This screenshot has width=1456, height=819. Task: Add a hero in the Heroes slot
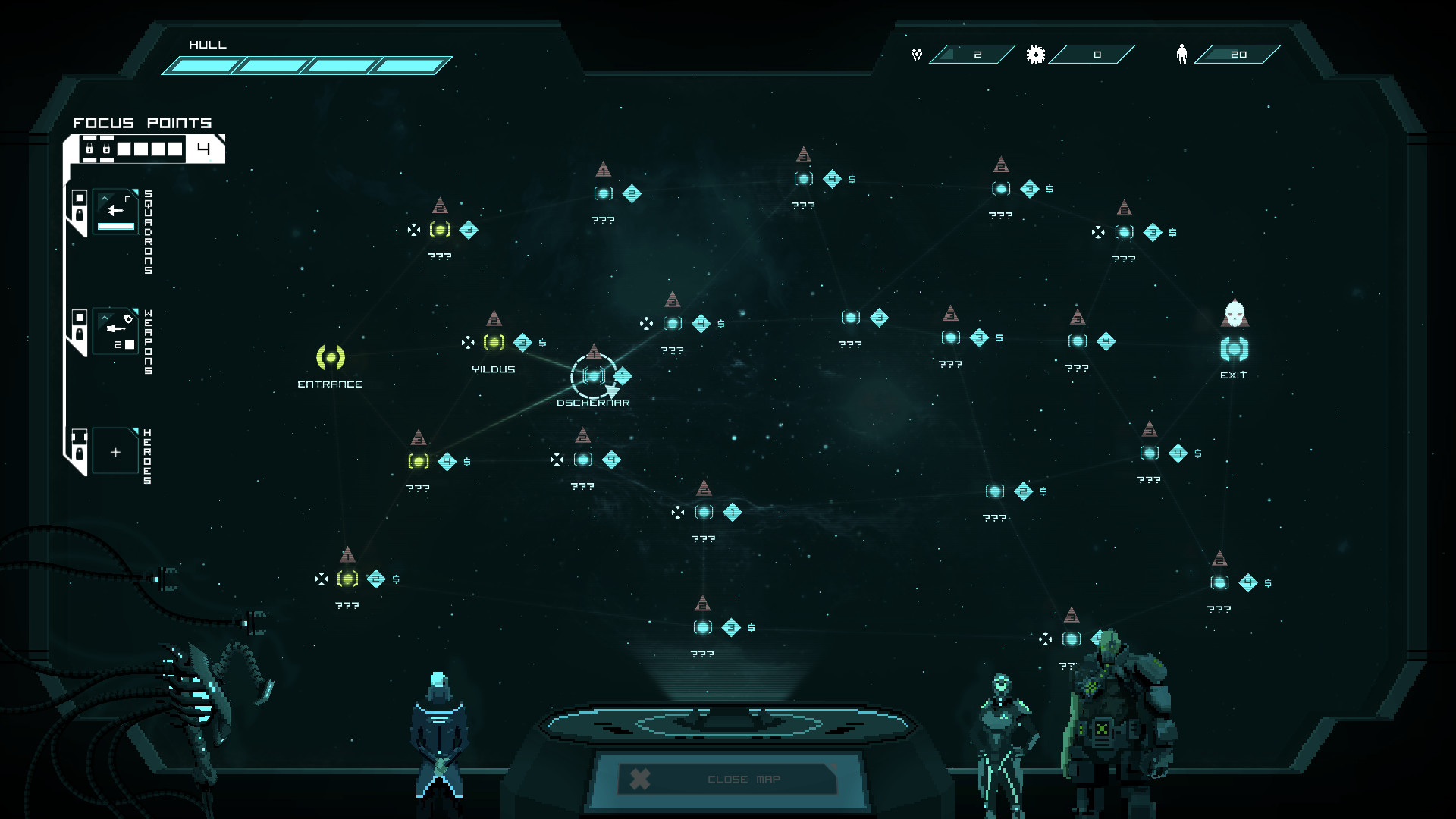click(x=116, y=452)
